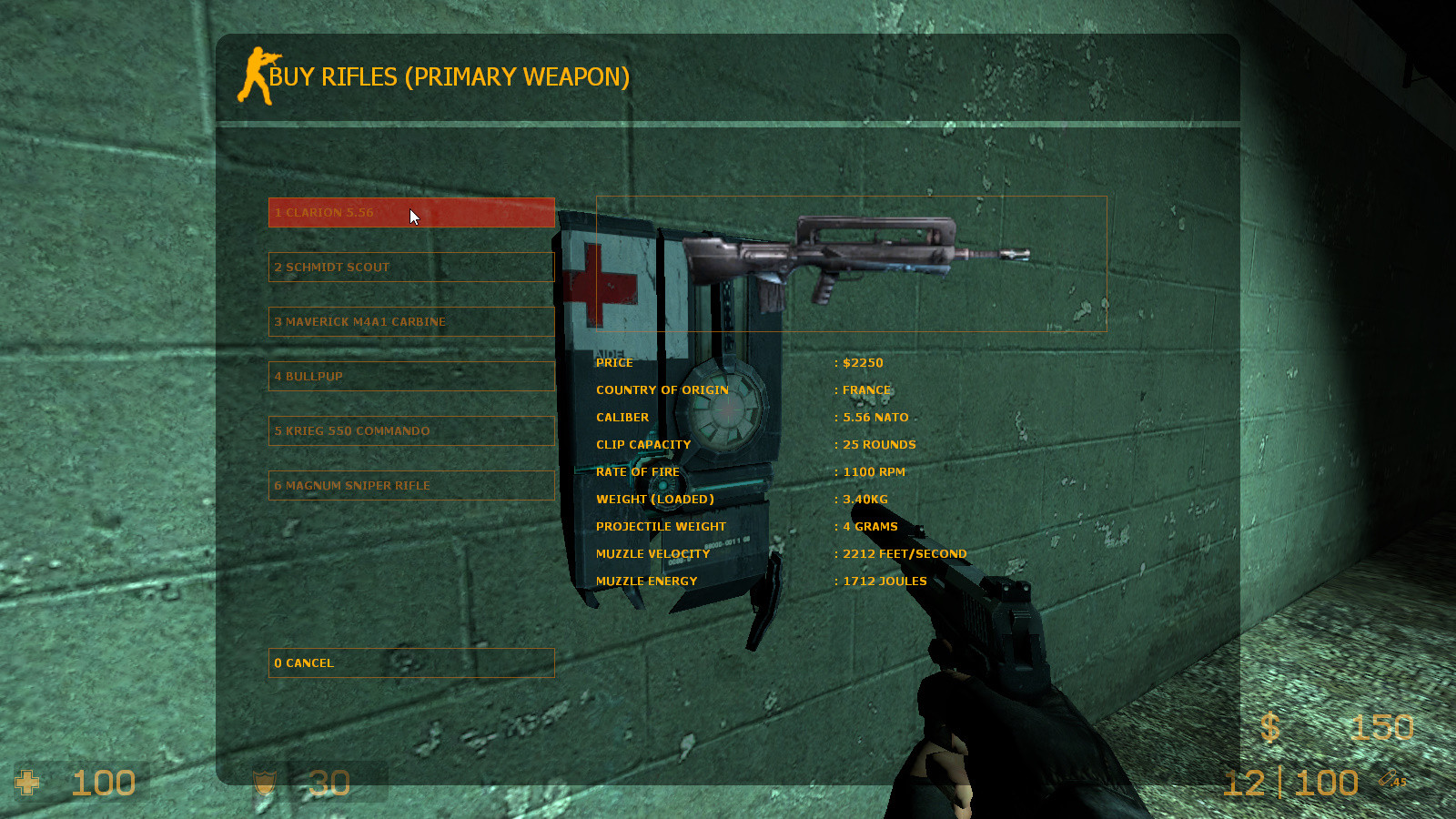Select the 5 Krieg 550 Commando
The width and height of the screenshot is (1456, 819).
(411, 430)
